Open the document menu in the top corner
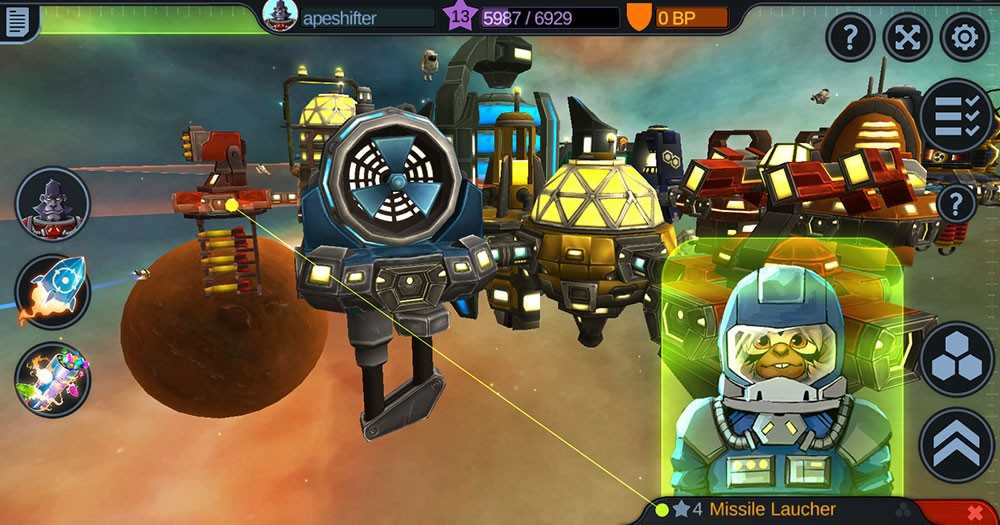Screen dimensions: 1000x525 [17, 21]
